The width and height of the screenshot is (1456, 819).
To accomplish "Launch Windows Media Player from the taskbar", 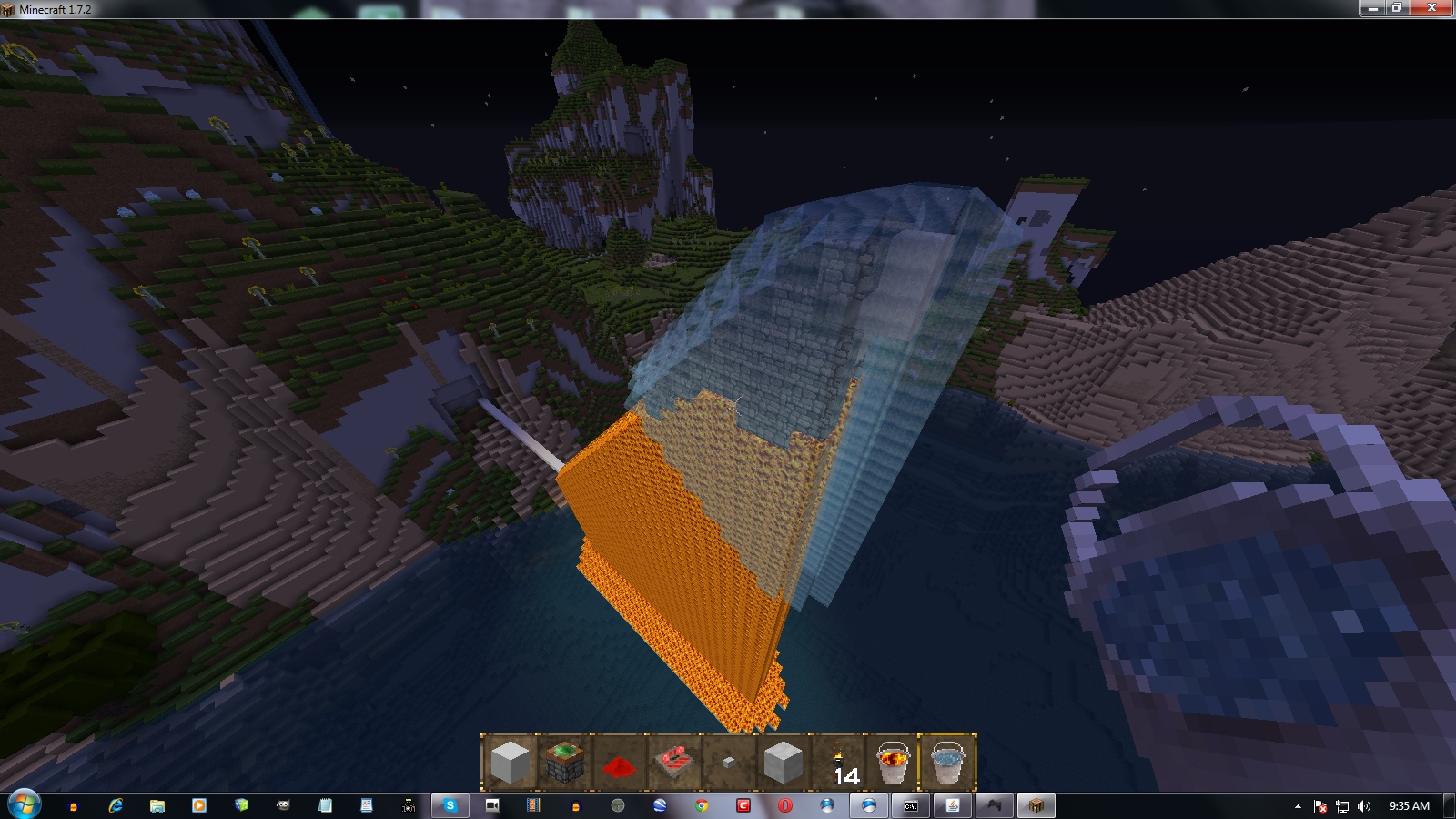I will coord(199,805).
